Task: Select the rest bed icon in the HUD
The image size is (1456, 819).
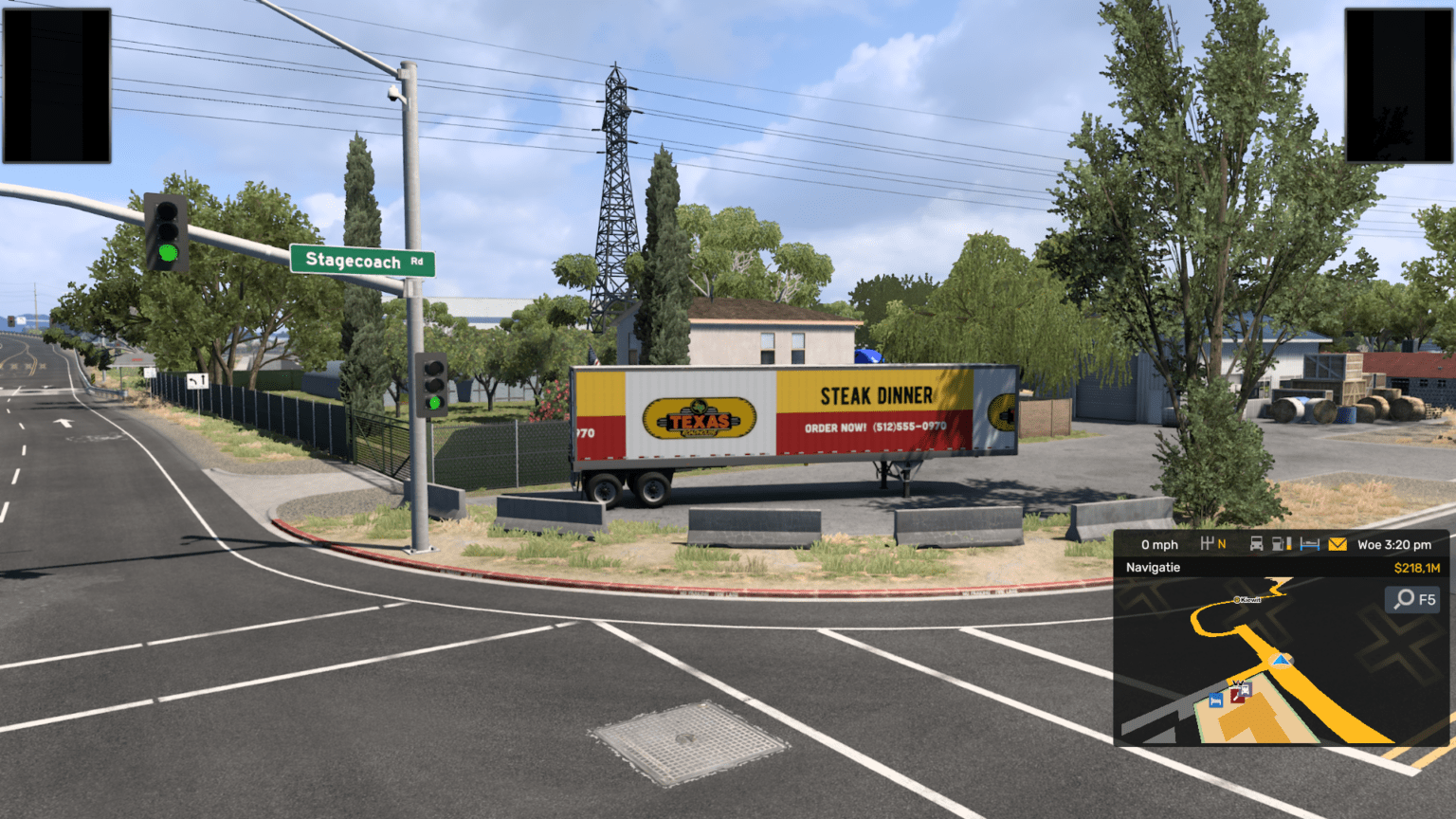Action: click(x=1309, y=544)
